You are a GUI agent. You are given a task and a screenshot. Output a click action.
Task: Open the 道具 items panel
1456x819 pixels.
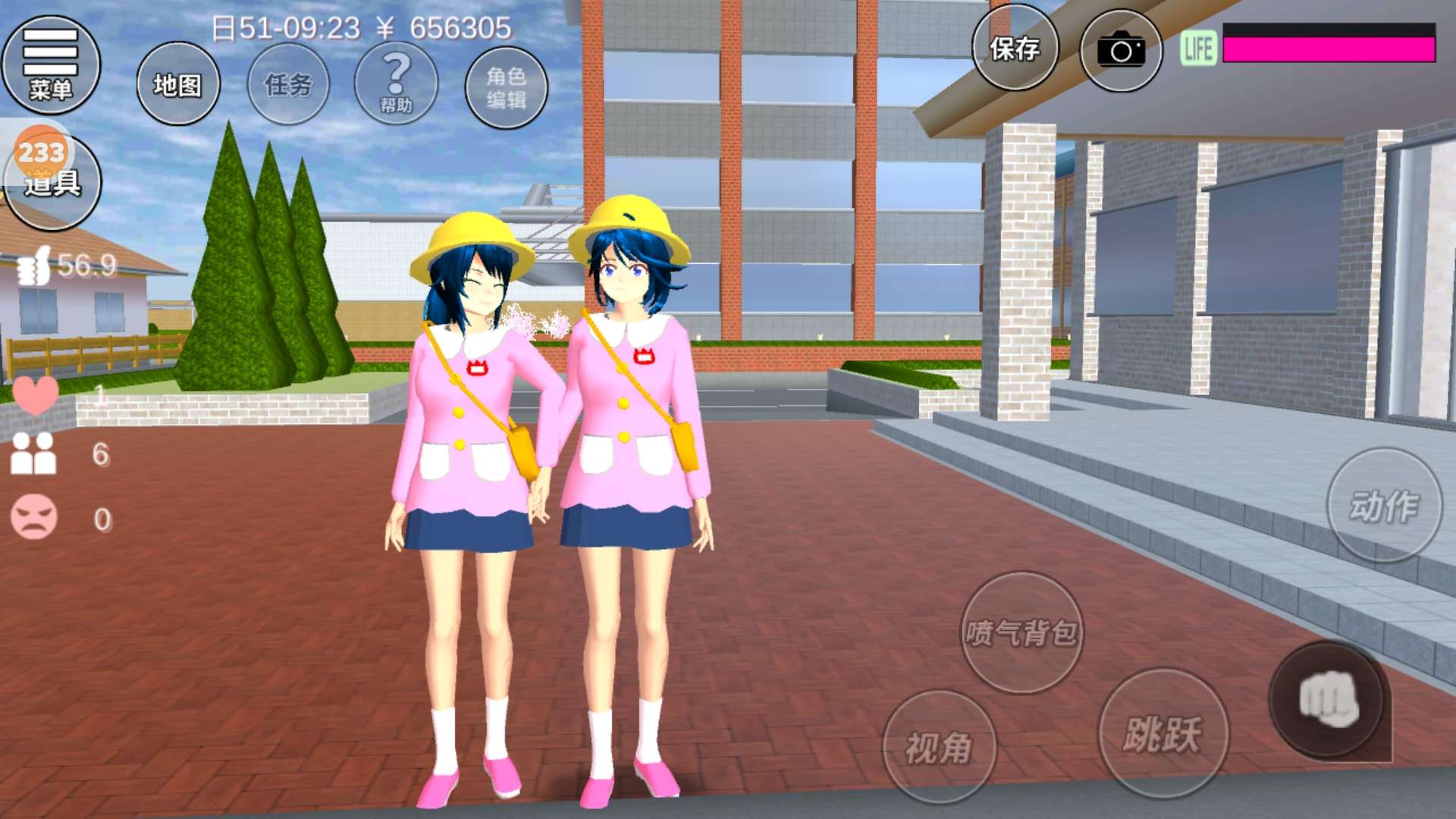coord(53,182)
